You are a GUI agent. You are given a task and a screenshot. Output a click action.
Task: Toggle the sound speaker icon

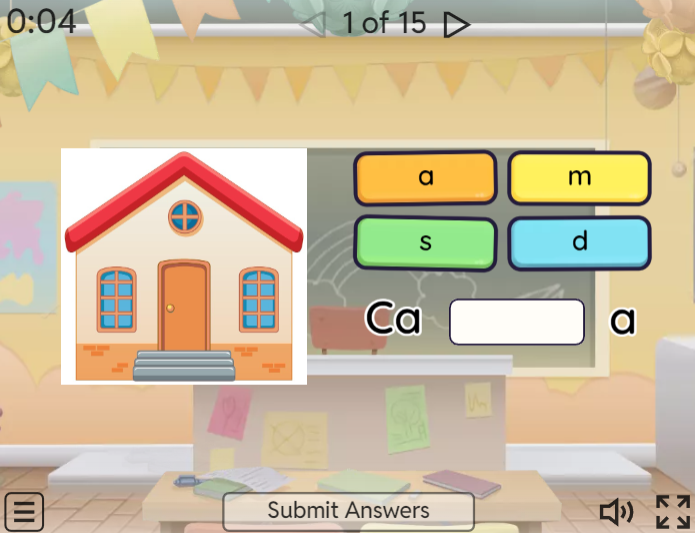[616, 512]
